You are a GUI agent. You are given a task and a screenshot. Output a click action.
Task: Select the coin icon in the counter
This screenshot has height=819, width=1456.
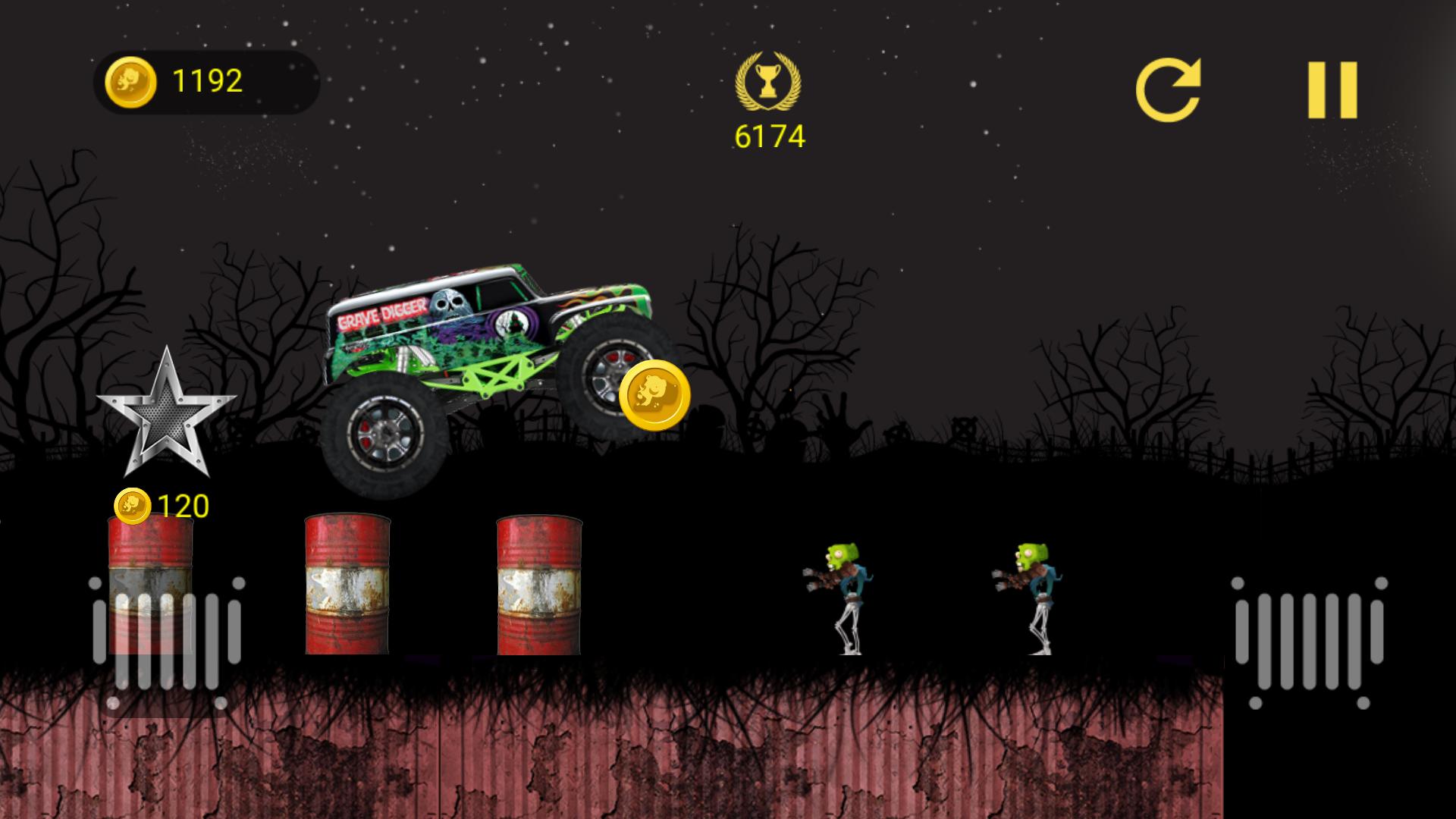pyautogui.click(x=130, y=80)
